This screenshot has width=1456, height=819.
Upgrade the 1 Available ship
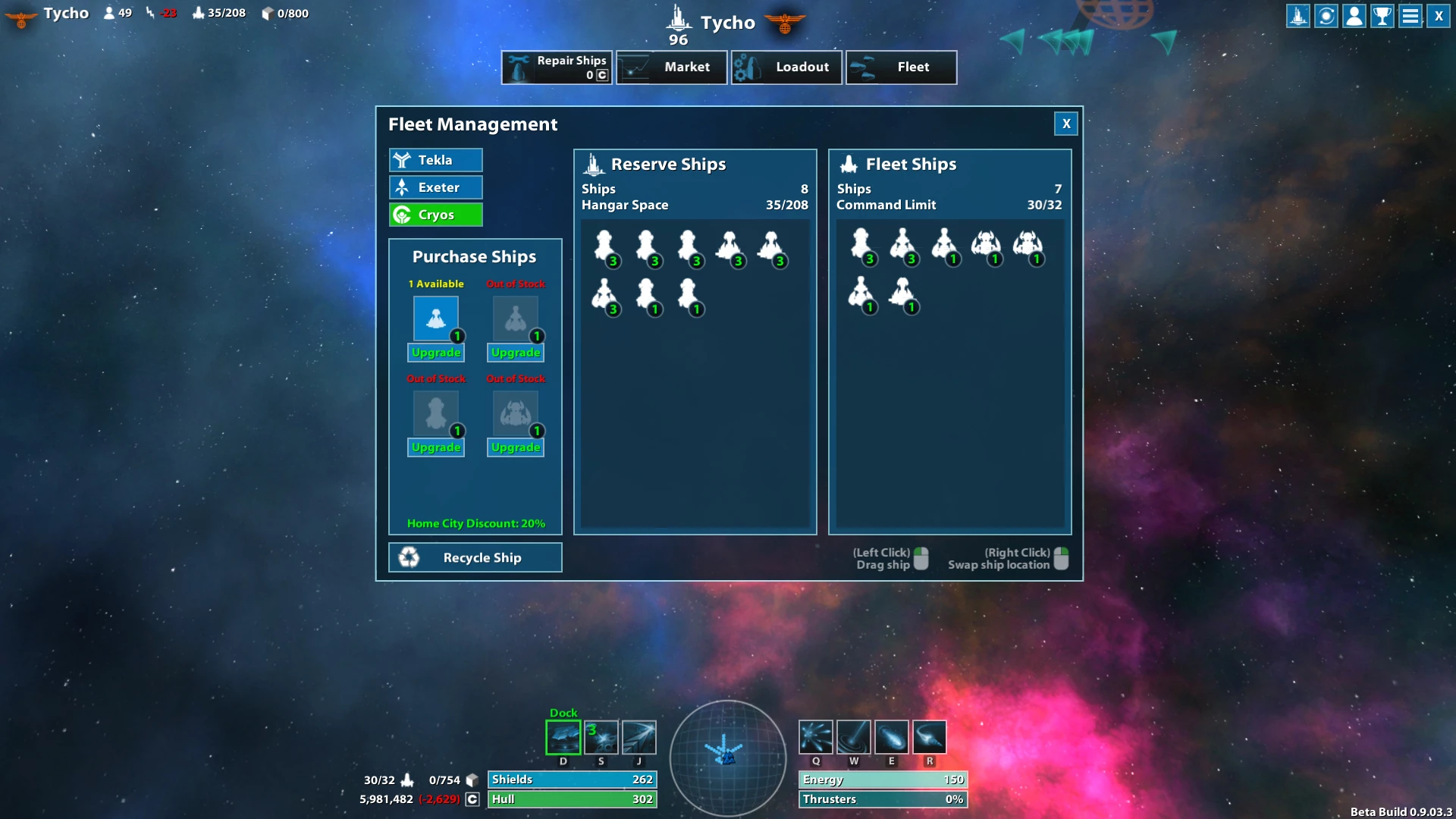click(436, 353)
